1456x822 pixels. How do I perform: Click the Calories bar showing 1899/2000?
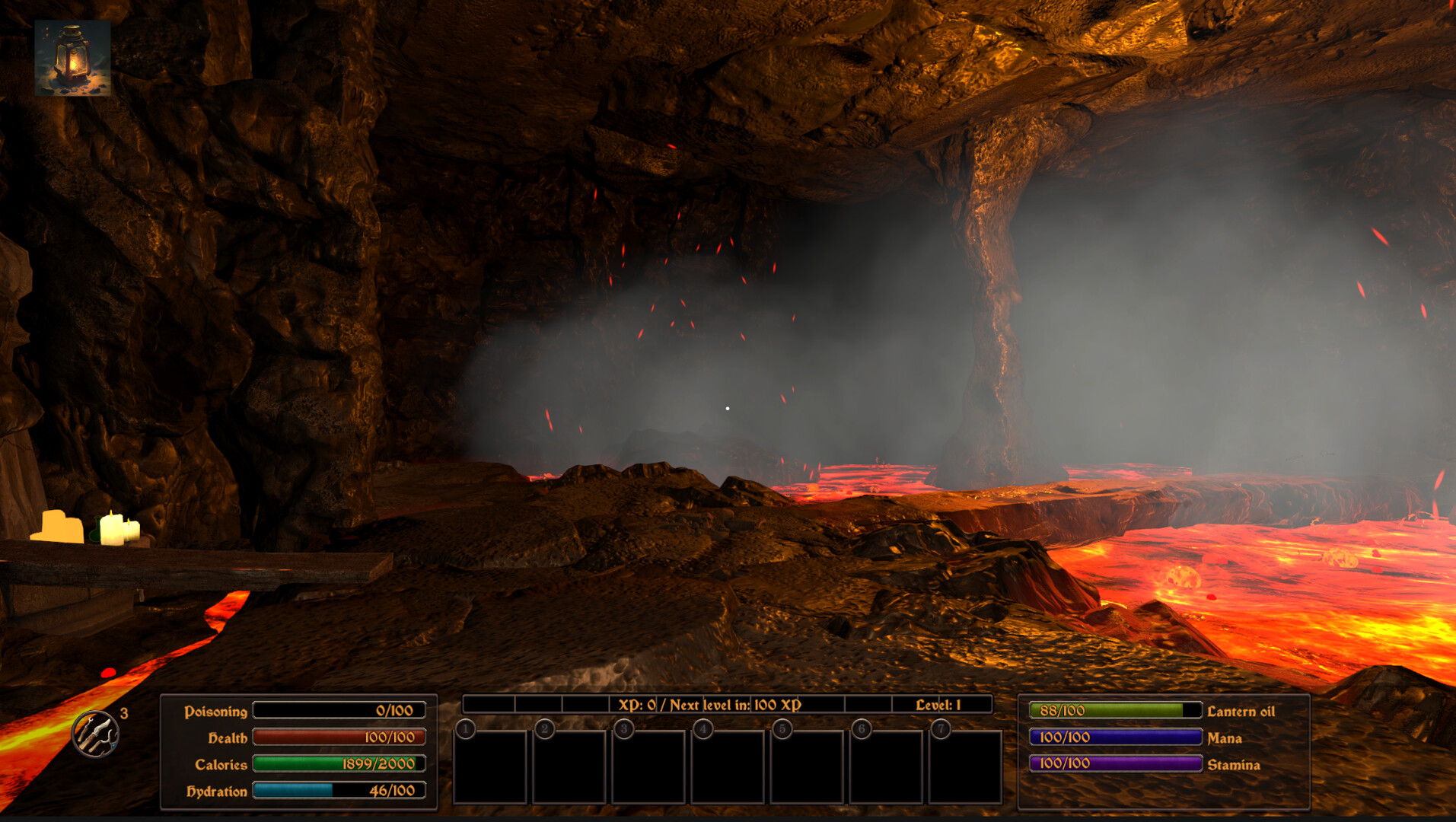tap(338, 764)
